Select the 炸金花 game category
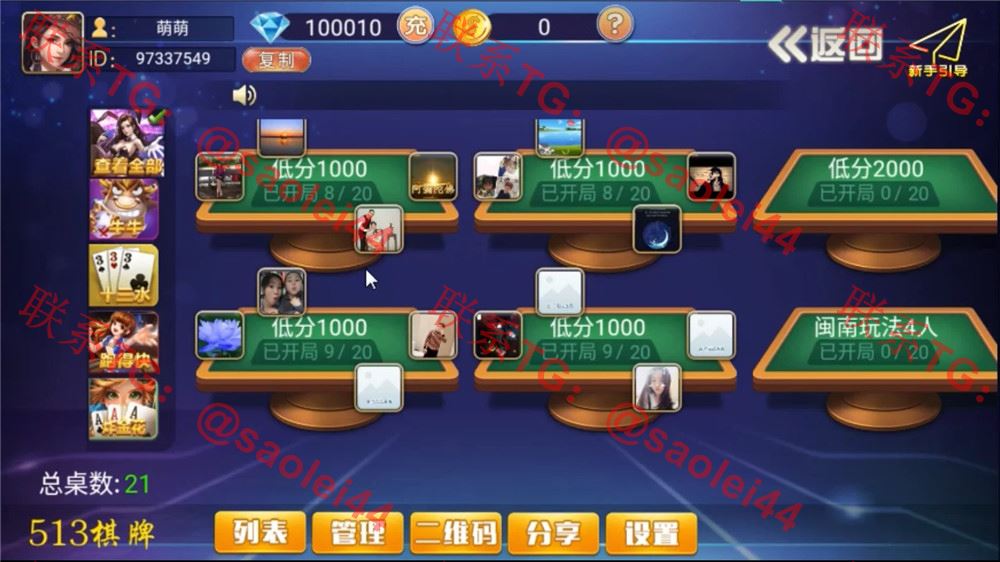This screenshot has width=1000, height=562. coord(124,410)
